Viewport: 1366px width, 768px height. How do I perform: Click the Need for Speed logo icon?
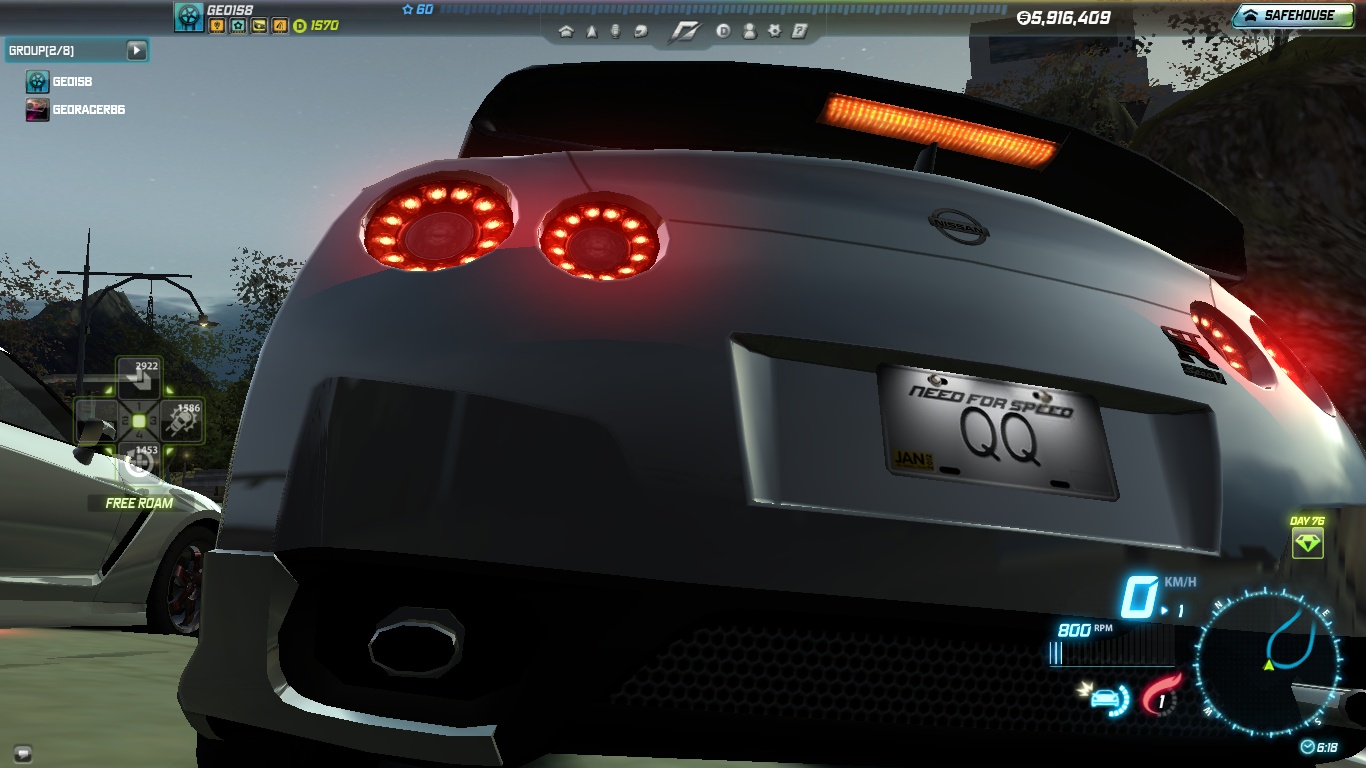685,31
